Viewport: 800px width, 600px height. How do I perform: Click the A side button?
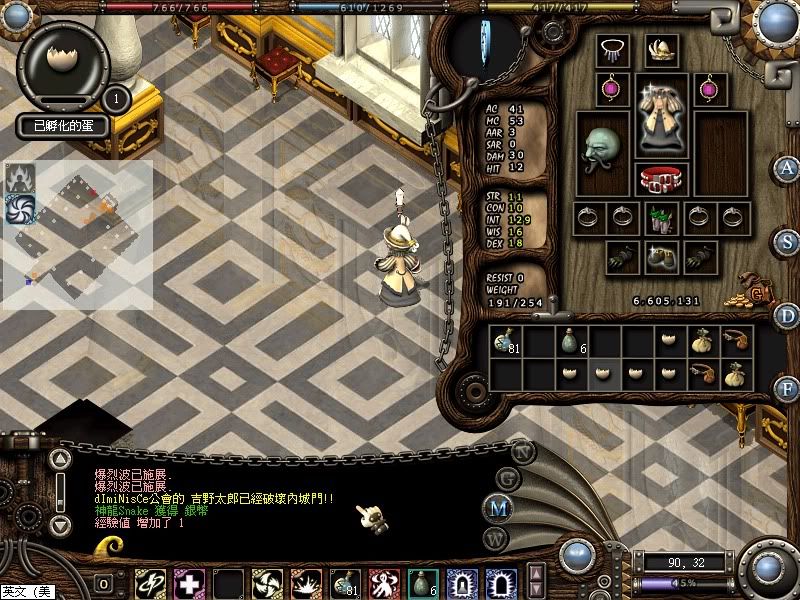point(788,168)
